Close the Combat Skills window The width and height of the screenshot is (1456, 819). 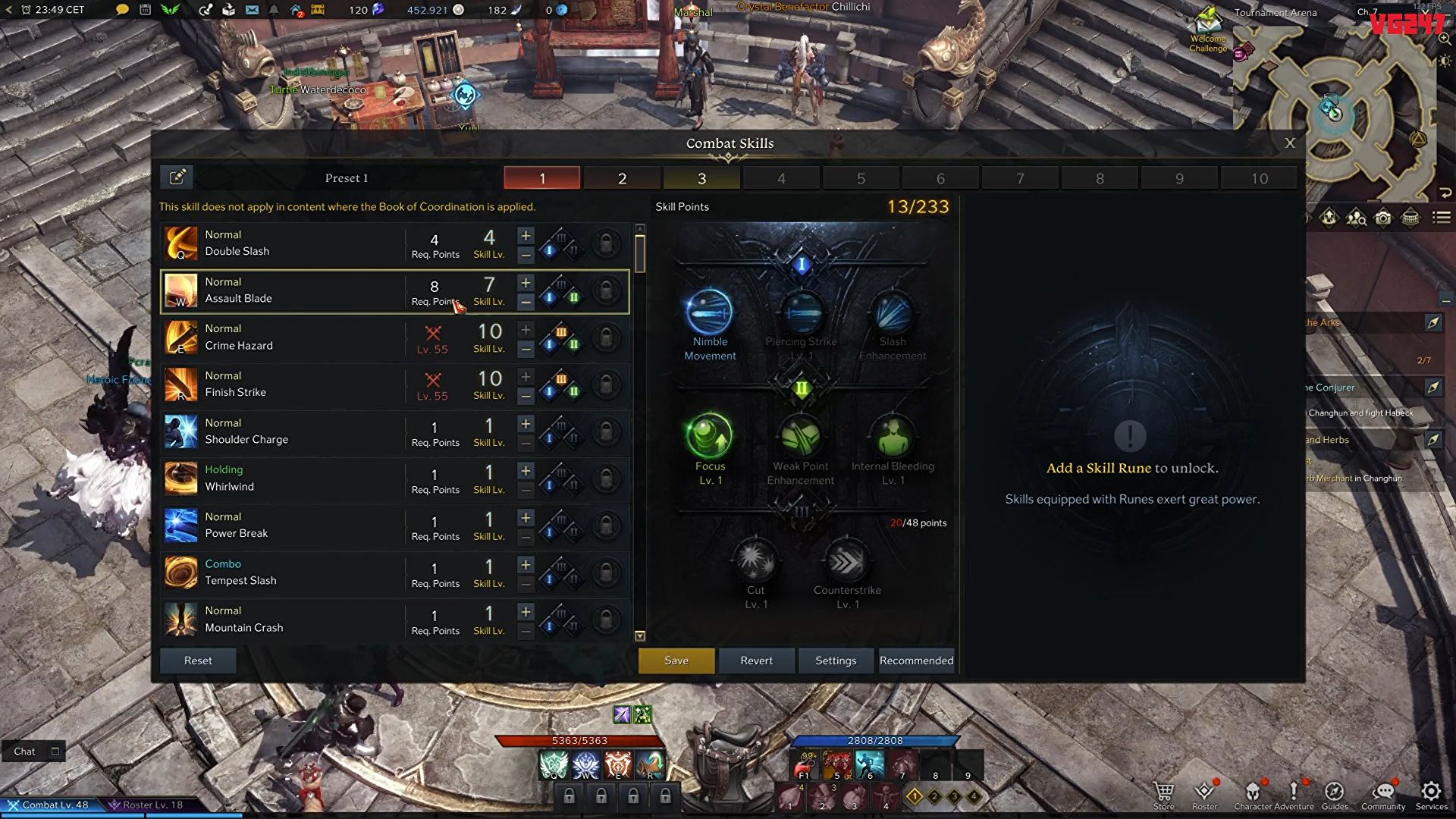coord(1290,143)
